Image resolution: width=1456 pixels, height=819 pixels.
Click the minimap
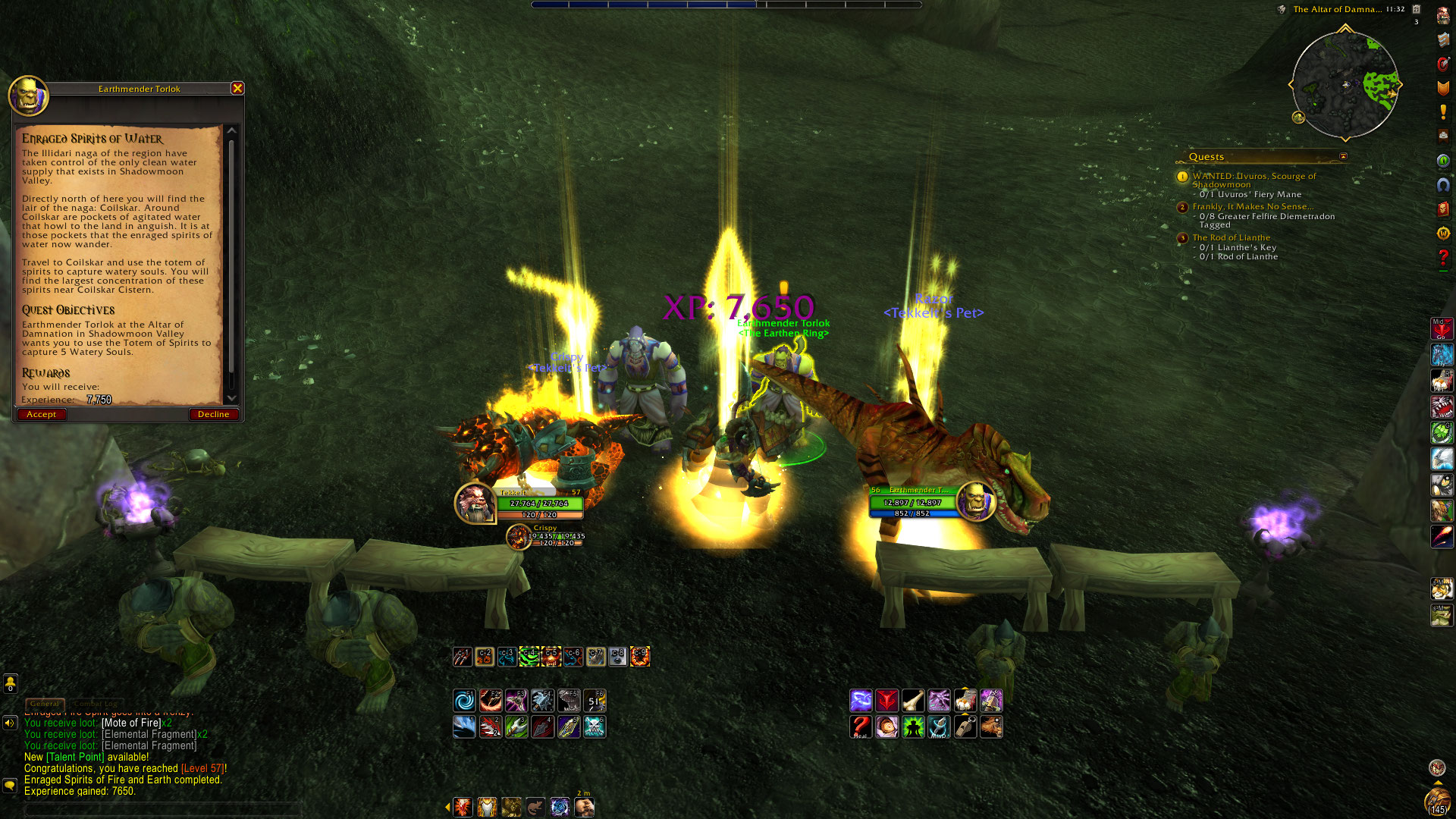click(1345, 84)
